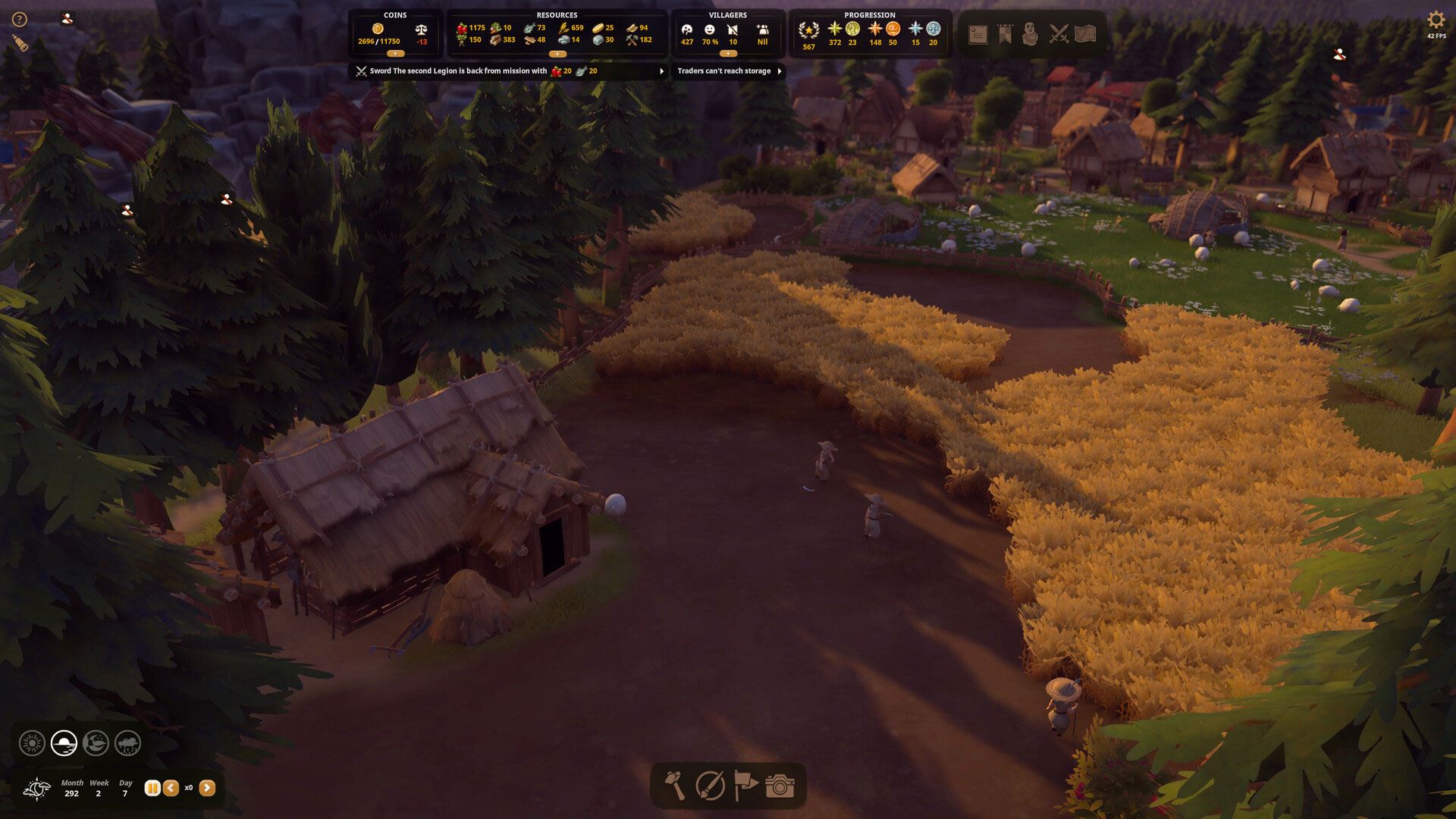Screen dimensions: 1456x819
Task: Open the Legion mission notification arrow
Action: [x=661, y=71]
